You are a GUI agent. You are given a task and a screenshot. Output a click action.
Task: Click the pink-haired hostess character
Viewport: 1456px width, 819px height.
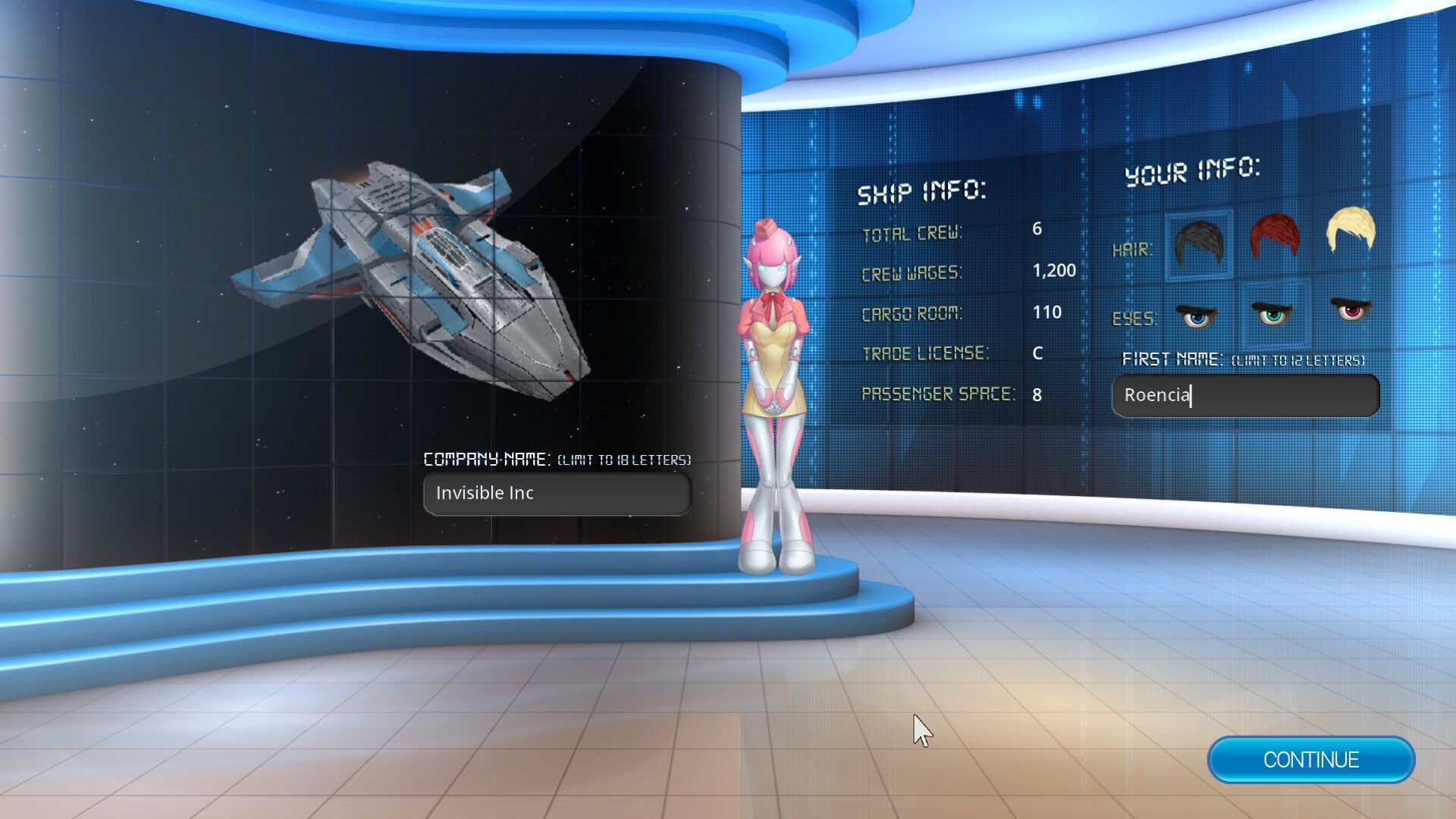[x=773, y=364]
